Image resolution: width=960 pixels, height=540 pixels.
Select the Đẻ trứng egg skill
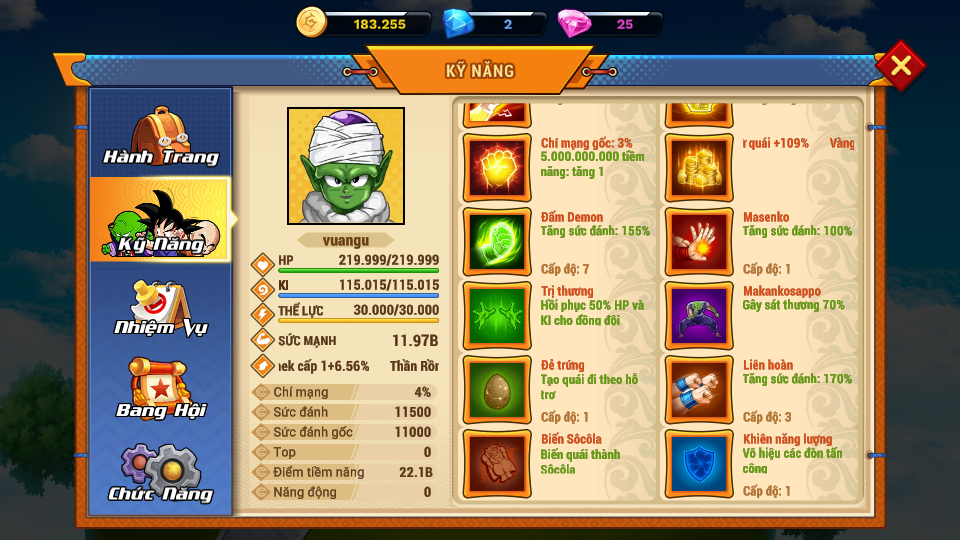[x=498, y=390]
